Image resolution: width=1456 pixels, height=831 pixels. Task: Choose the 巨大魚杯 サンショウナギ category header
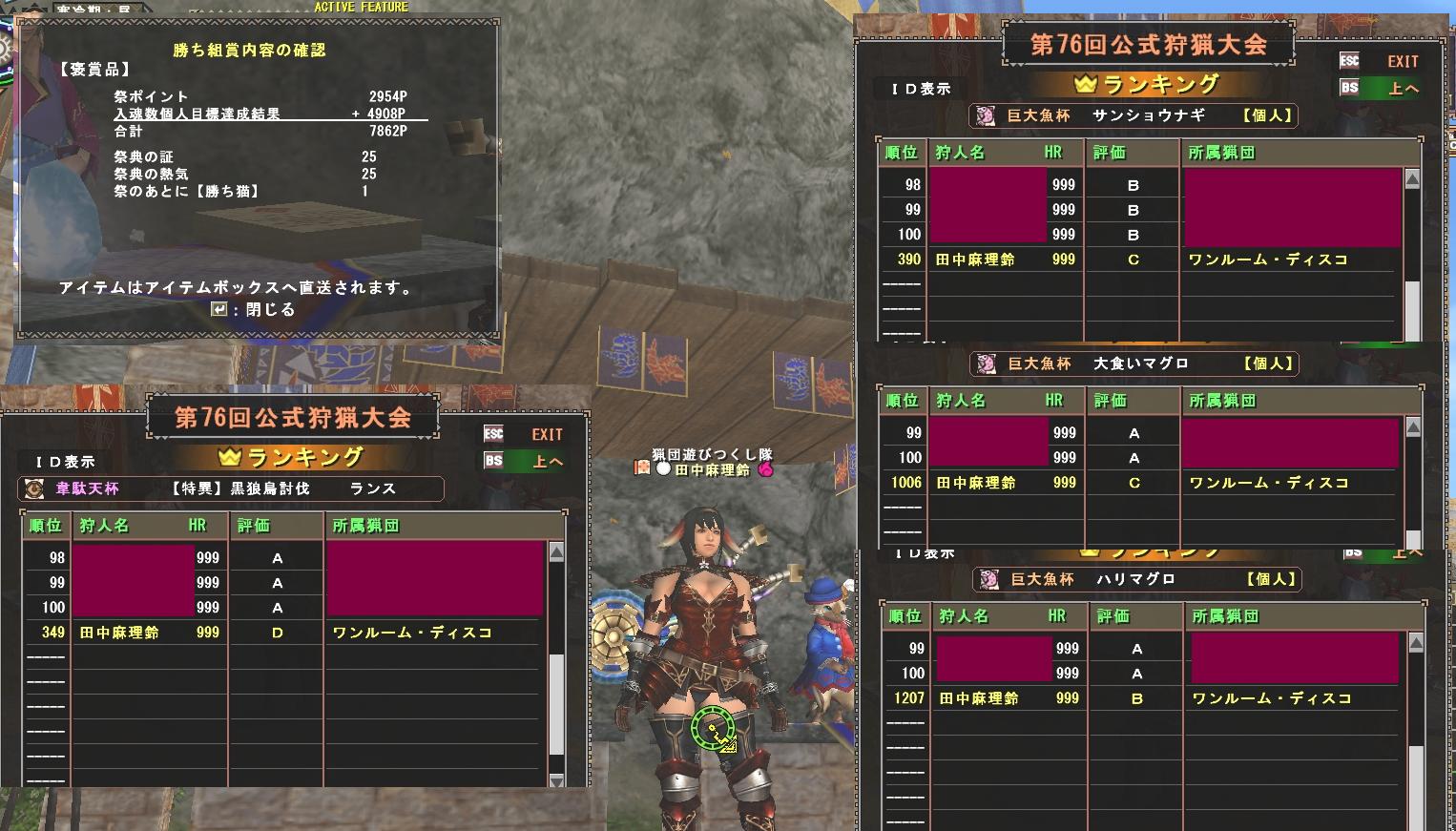point(1134,115)
